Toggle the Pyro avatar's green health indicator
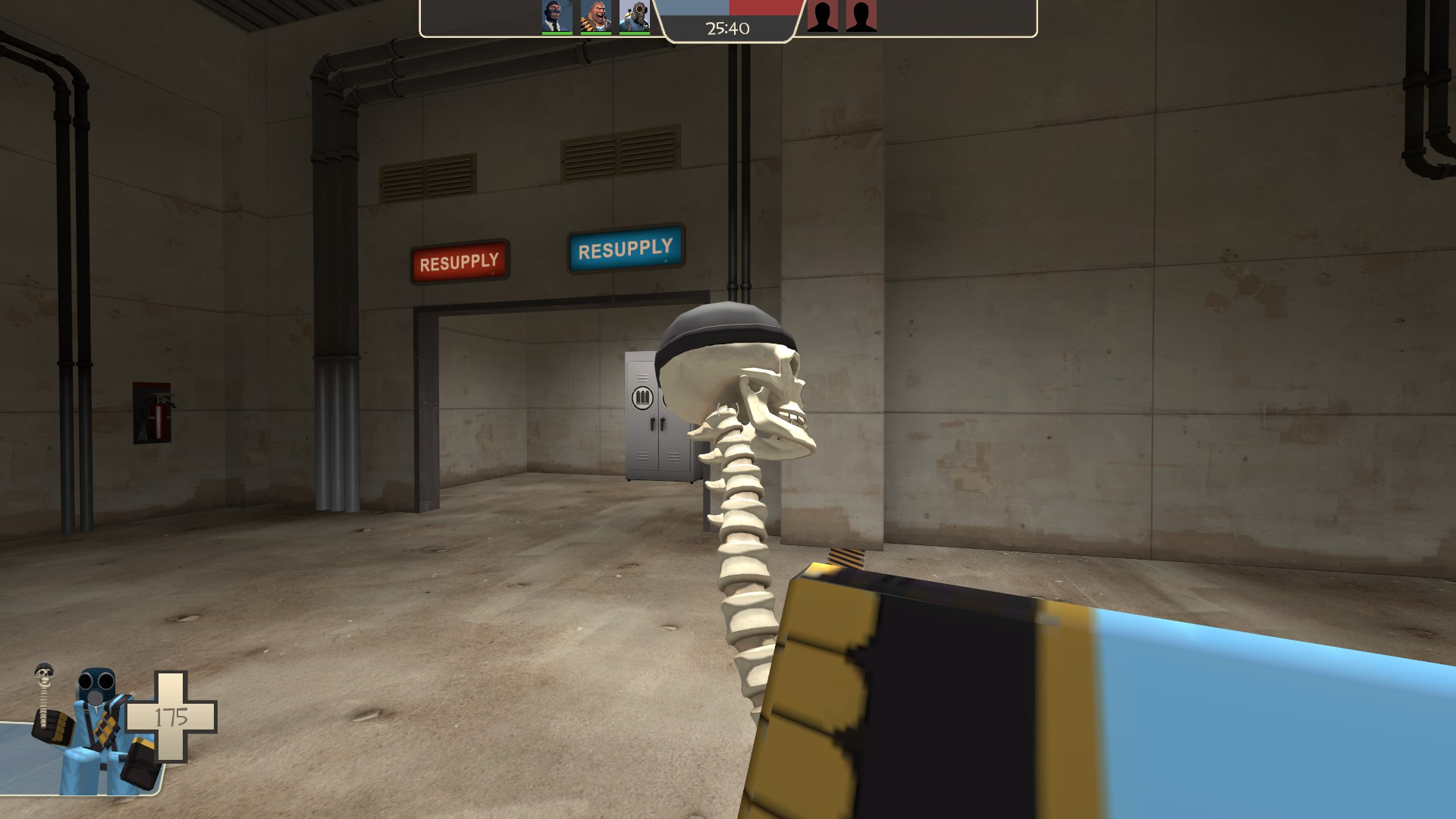 click(634, 33)
